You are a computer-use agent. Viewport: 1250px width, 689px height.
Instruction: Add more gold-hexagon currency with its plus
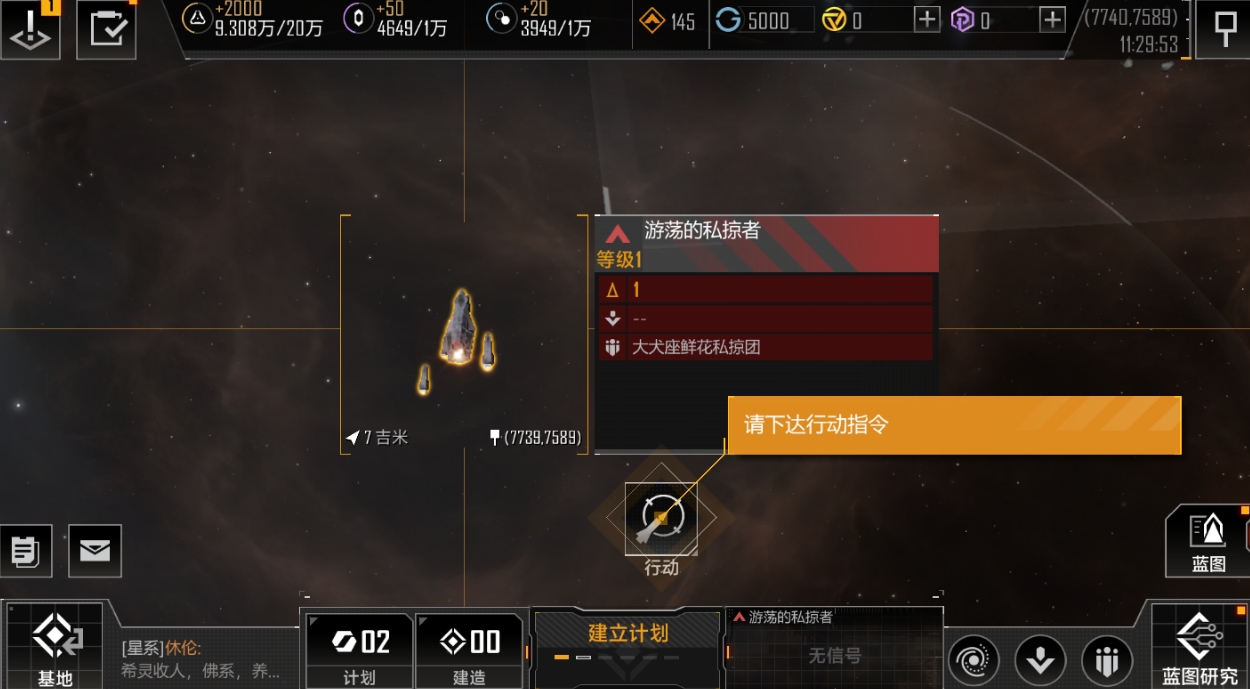point(927,20)
